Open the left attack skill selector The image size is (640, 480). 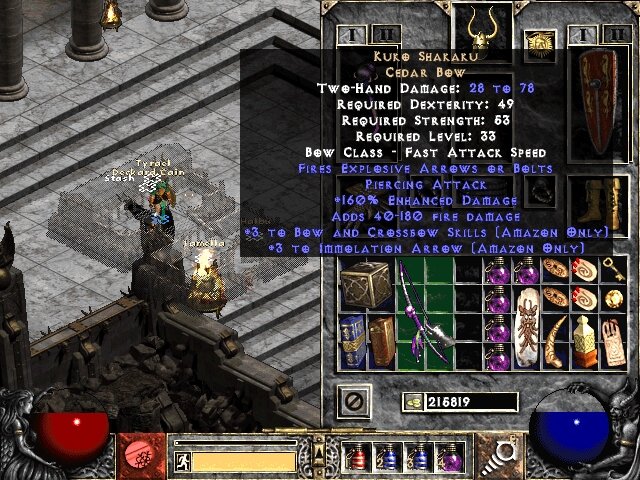pyautogui.click(x=137, y=456)
